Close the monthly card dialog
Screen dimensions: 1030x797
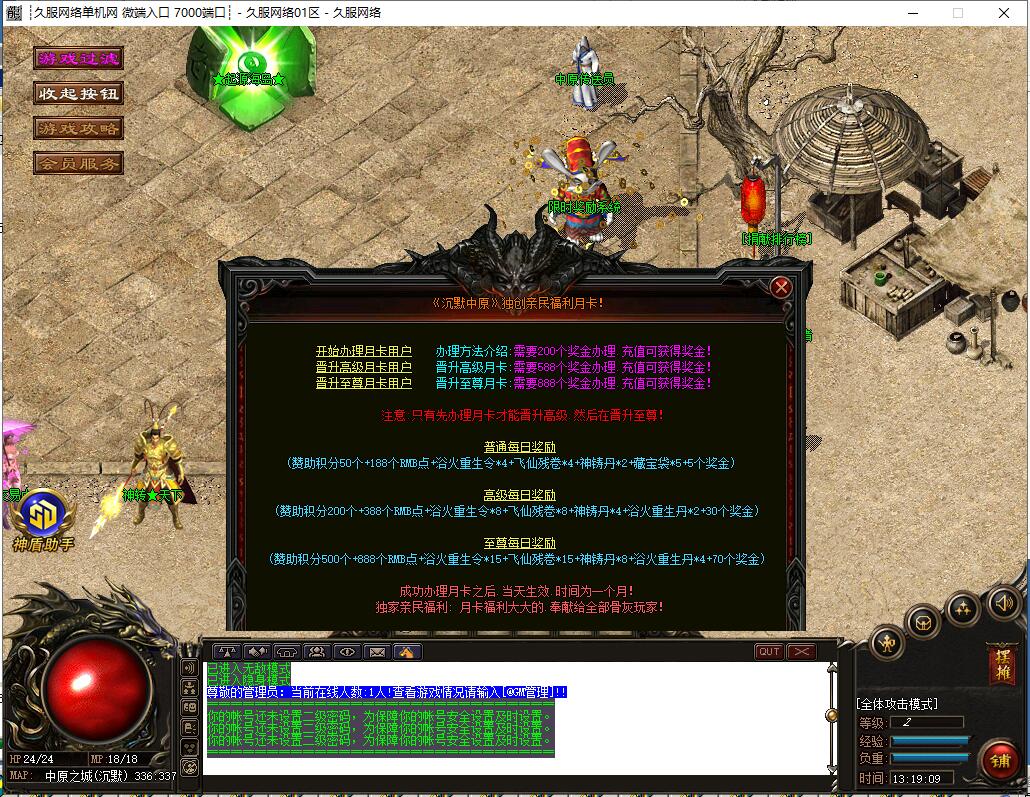781,288
